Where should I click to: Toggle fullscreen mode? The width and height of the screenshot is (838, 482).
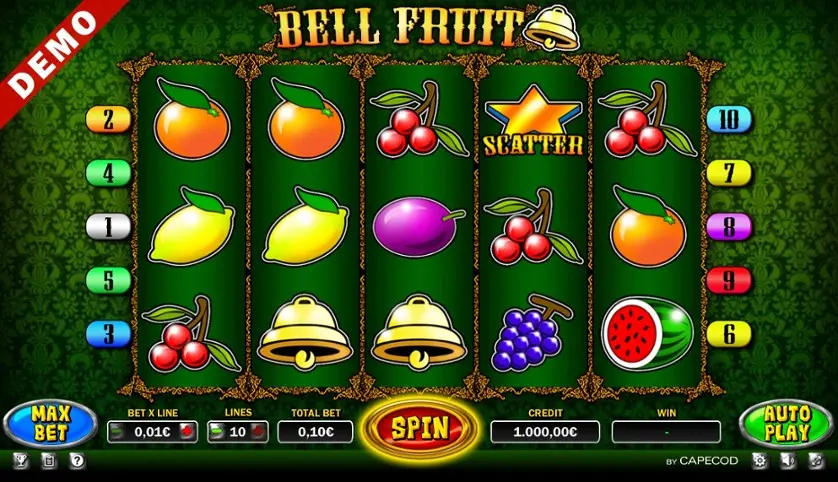815,461
